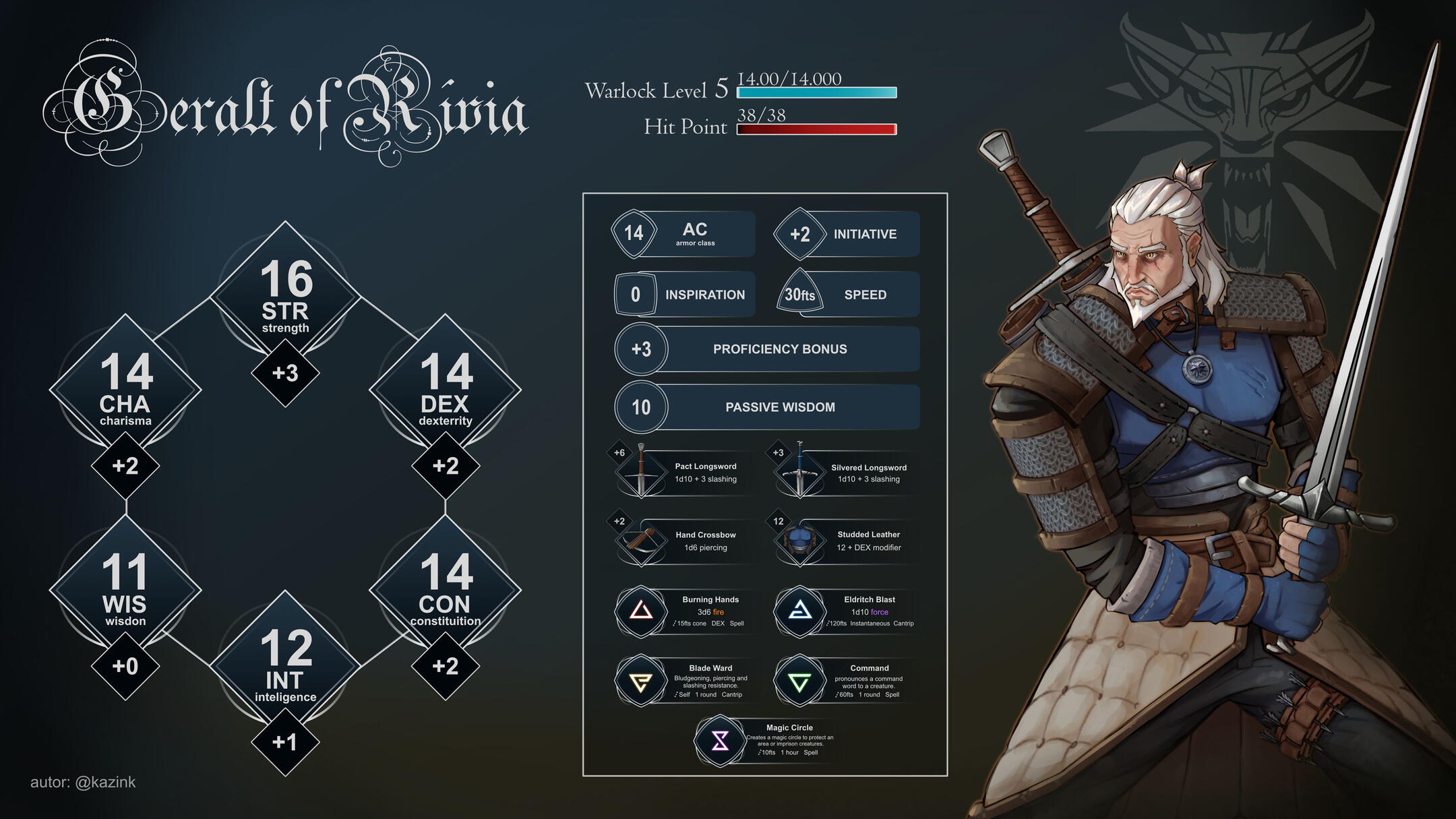This screenshot has height=819, width=1456.
Task: Click the STR strength stat diamond
Action: [285, 297]
